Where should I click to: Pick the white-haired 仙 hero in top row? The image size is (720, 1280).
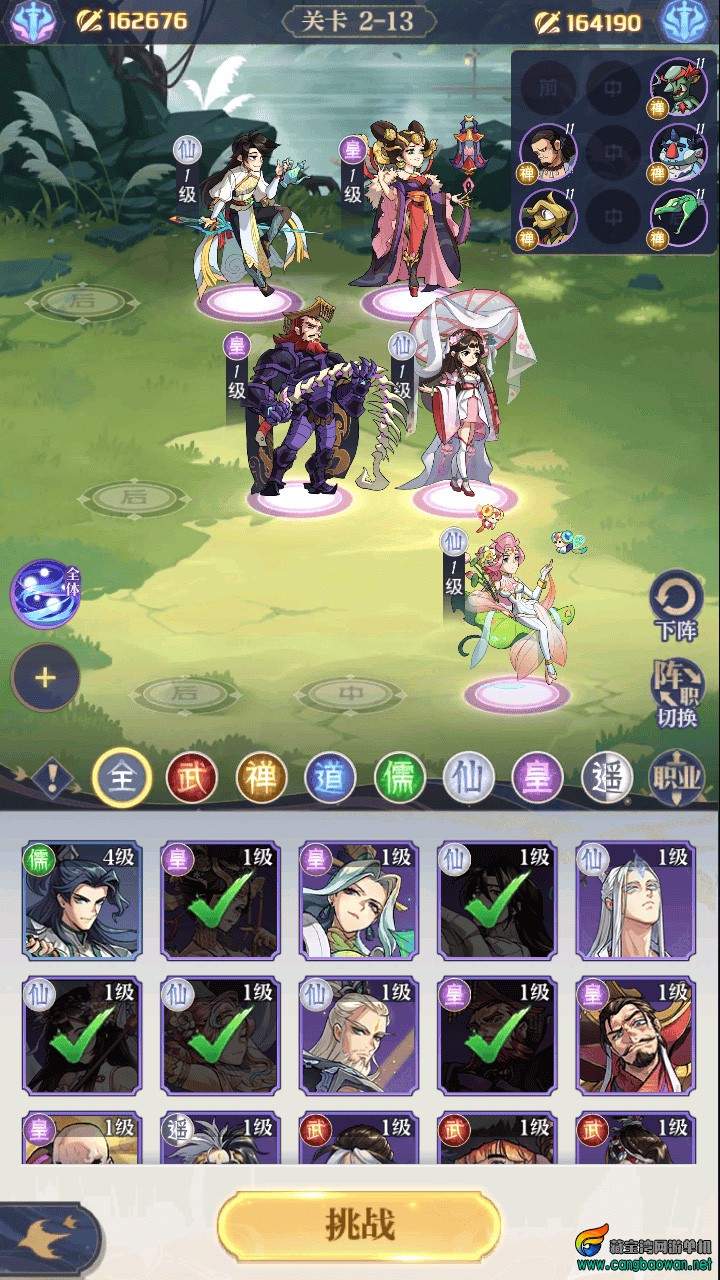635,900
